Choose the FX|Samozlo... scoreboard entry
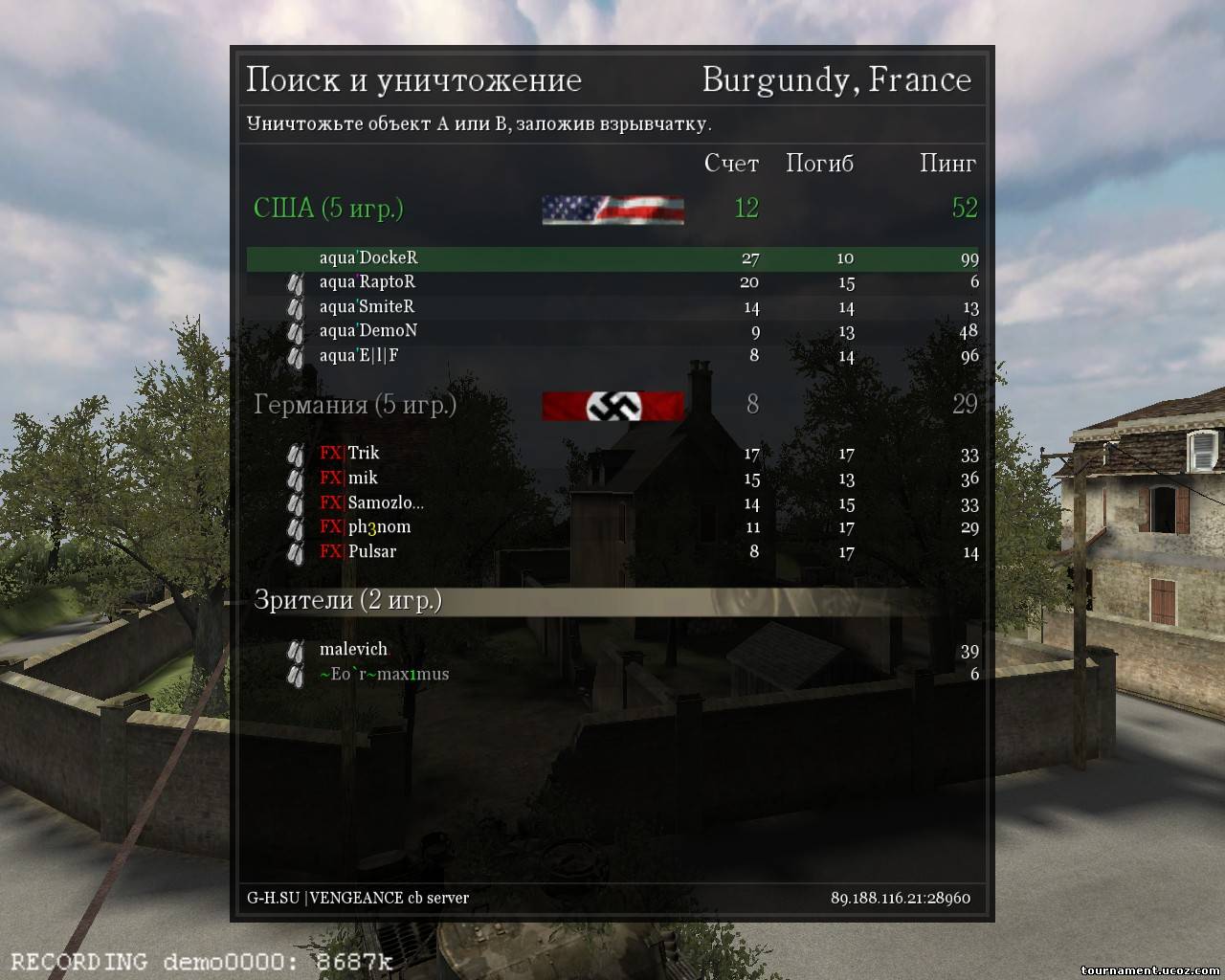Image resolution: width=1225 pixels, height=980 pixels. (x=371, y=503)
